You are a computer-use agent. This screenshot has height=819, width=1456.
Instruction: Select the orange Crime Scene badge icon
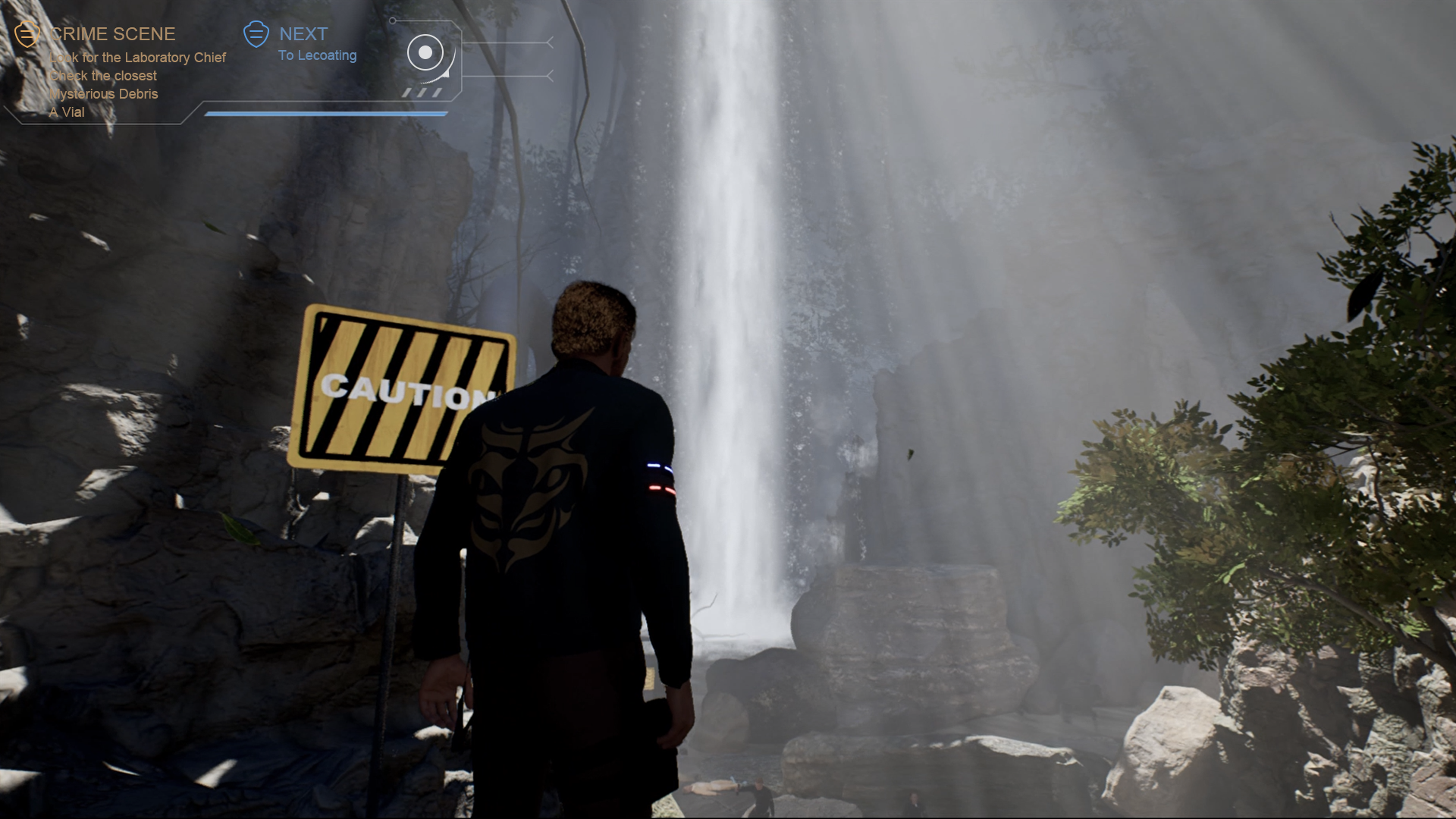(x=27, y=34)
